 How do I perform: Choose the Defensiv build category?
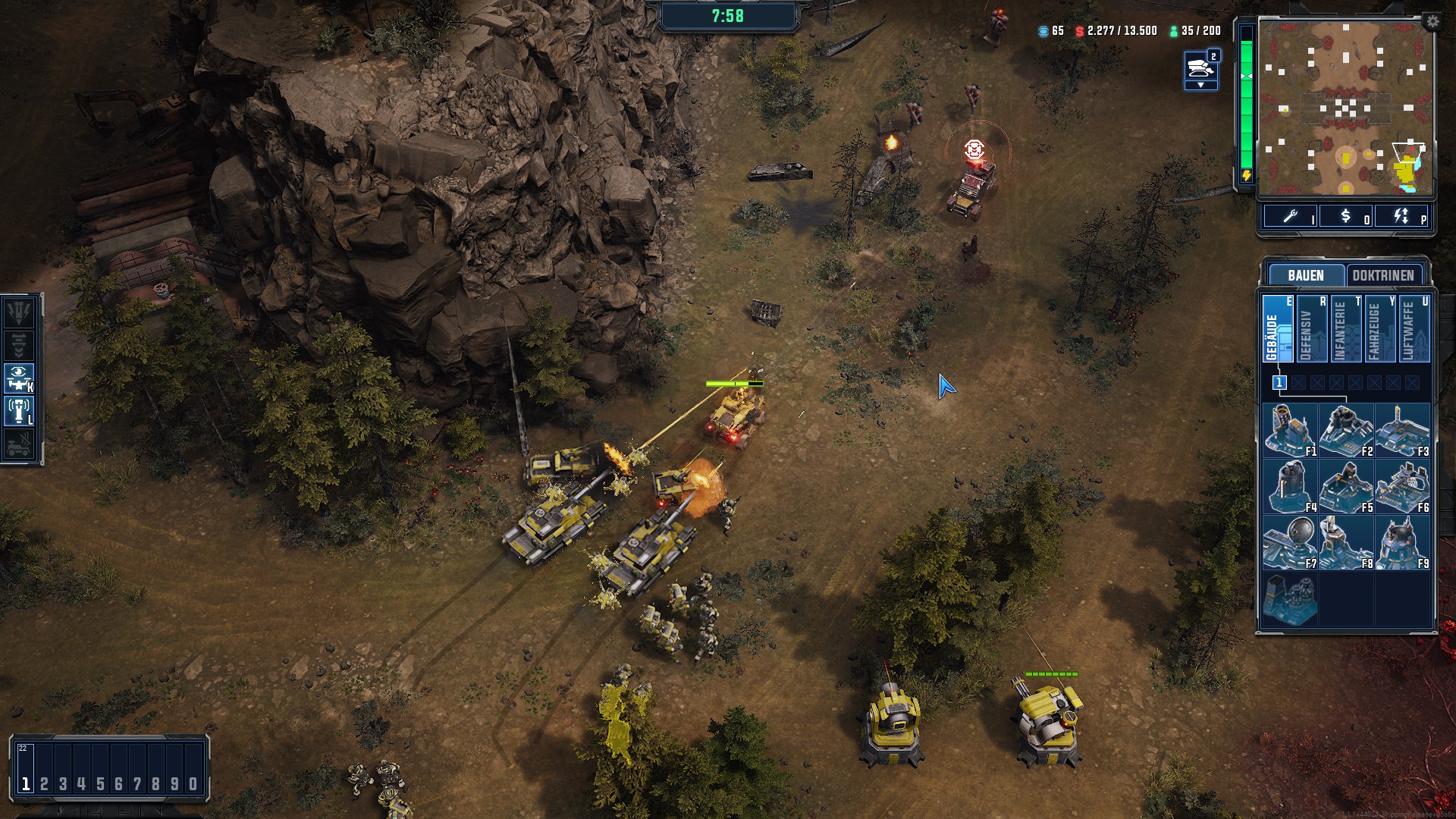coord(1311,328)
